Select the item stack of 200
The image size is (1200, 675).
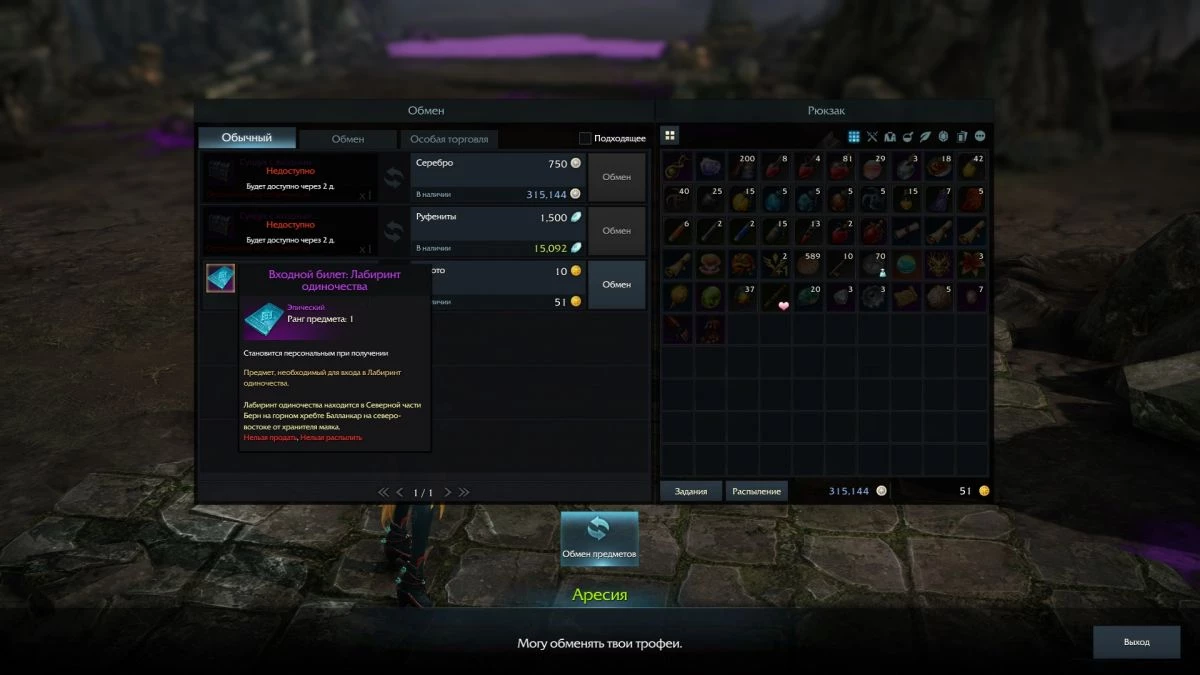742,166
